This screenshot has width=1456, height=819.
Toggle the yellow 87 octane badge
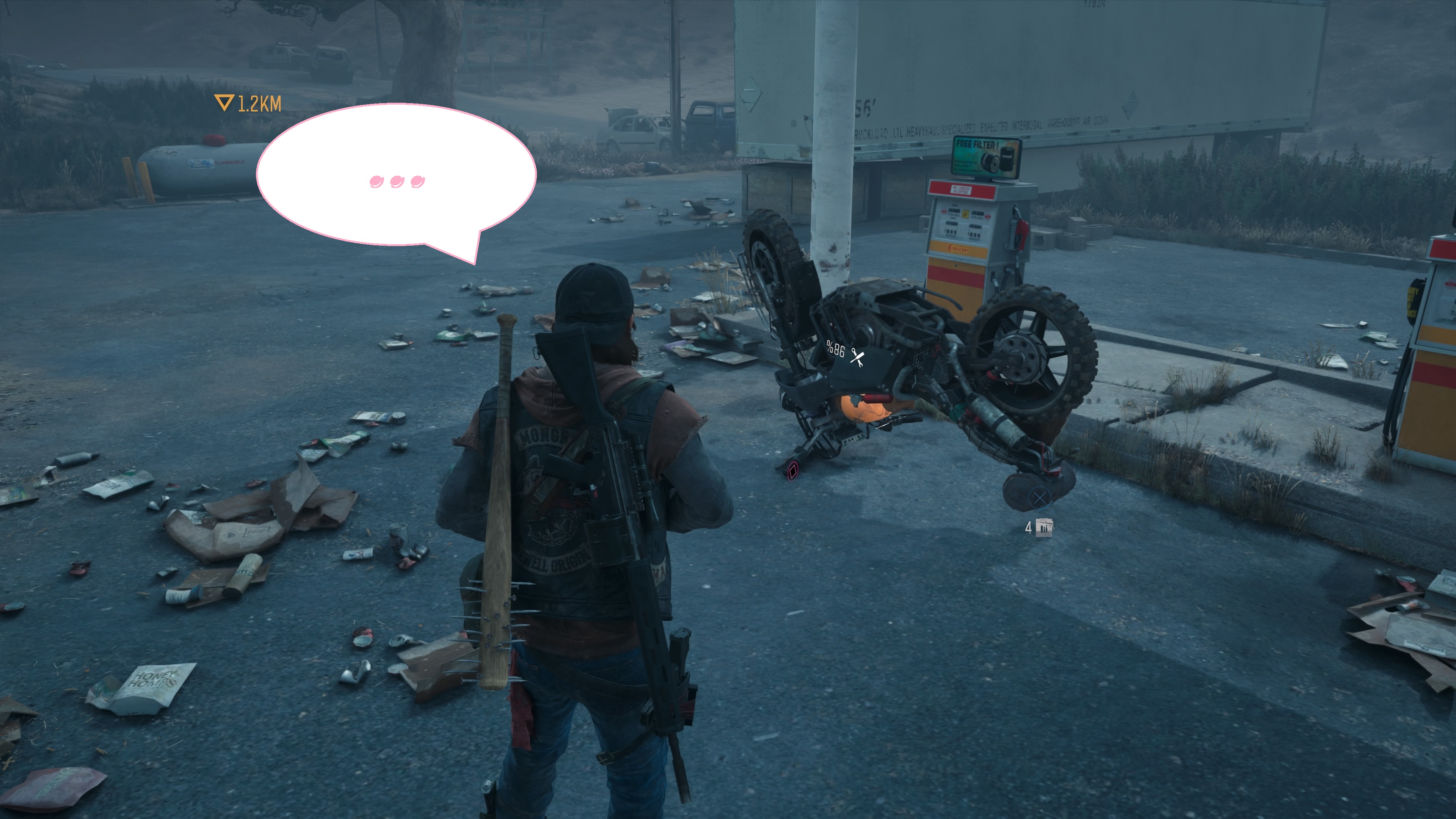965,213
